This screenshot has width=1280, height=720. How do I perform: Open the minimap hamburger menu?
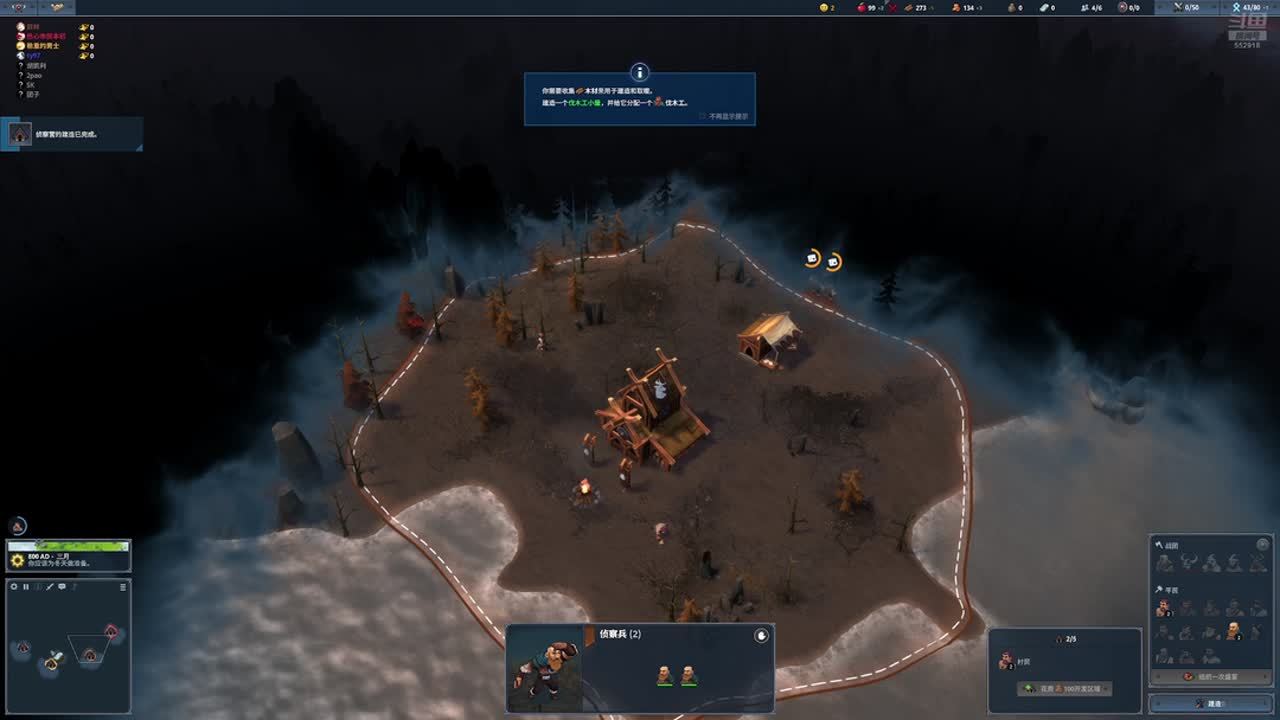pos(123,587)
